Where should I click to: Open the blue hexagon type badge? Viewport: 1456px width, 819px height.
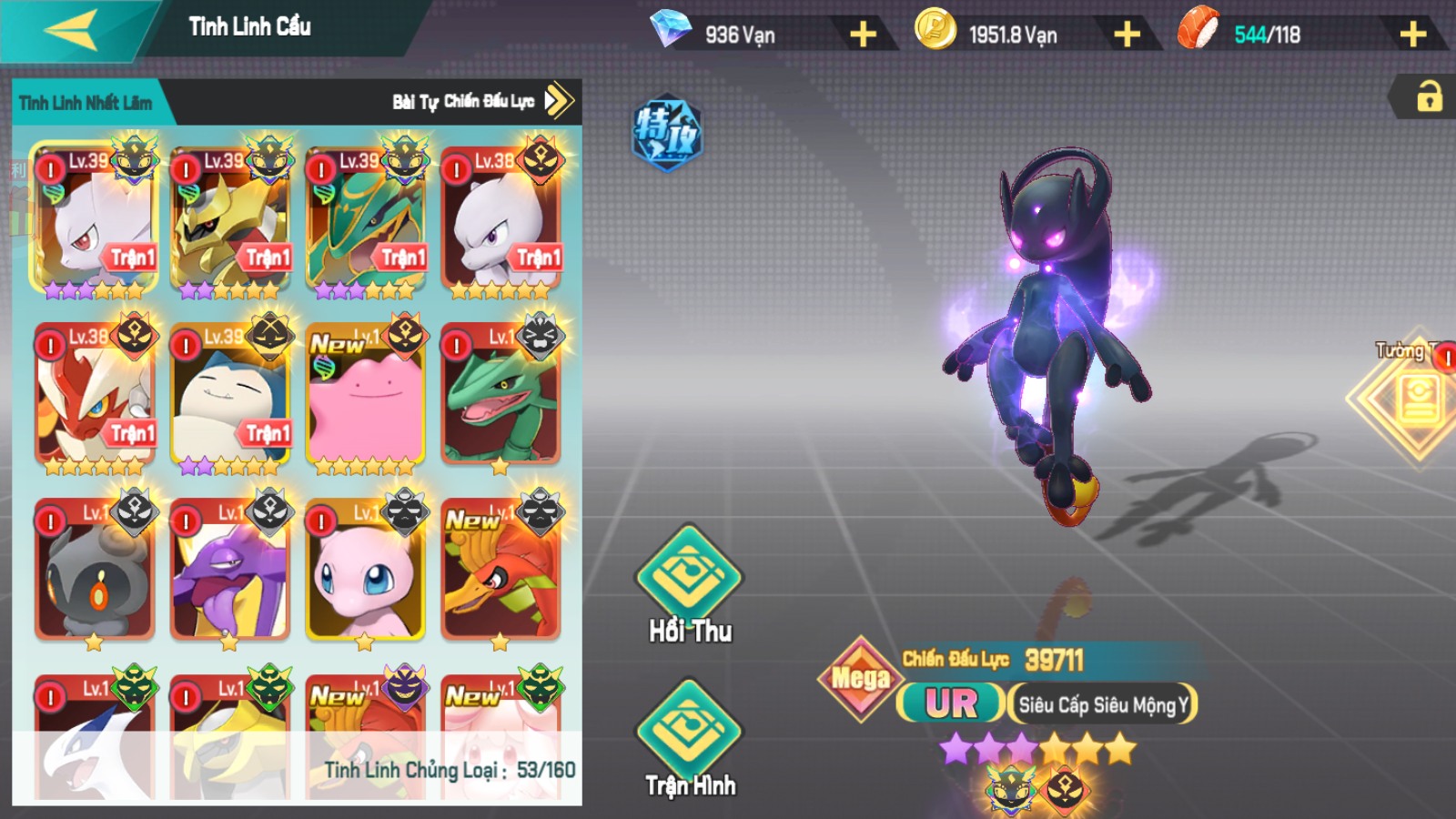click(667, 133)
